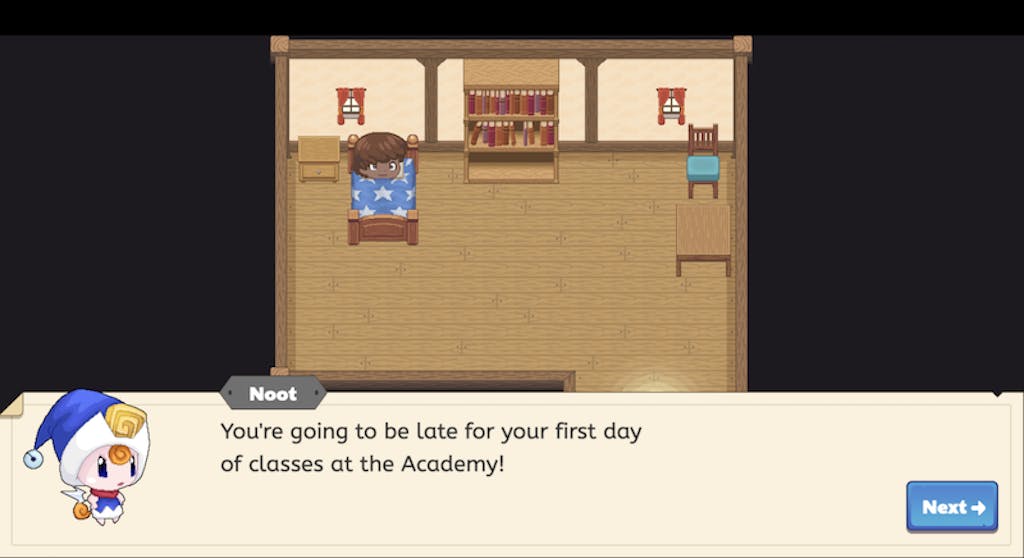Continue dialogue with the Next button

click(x=952, y=507)
